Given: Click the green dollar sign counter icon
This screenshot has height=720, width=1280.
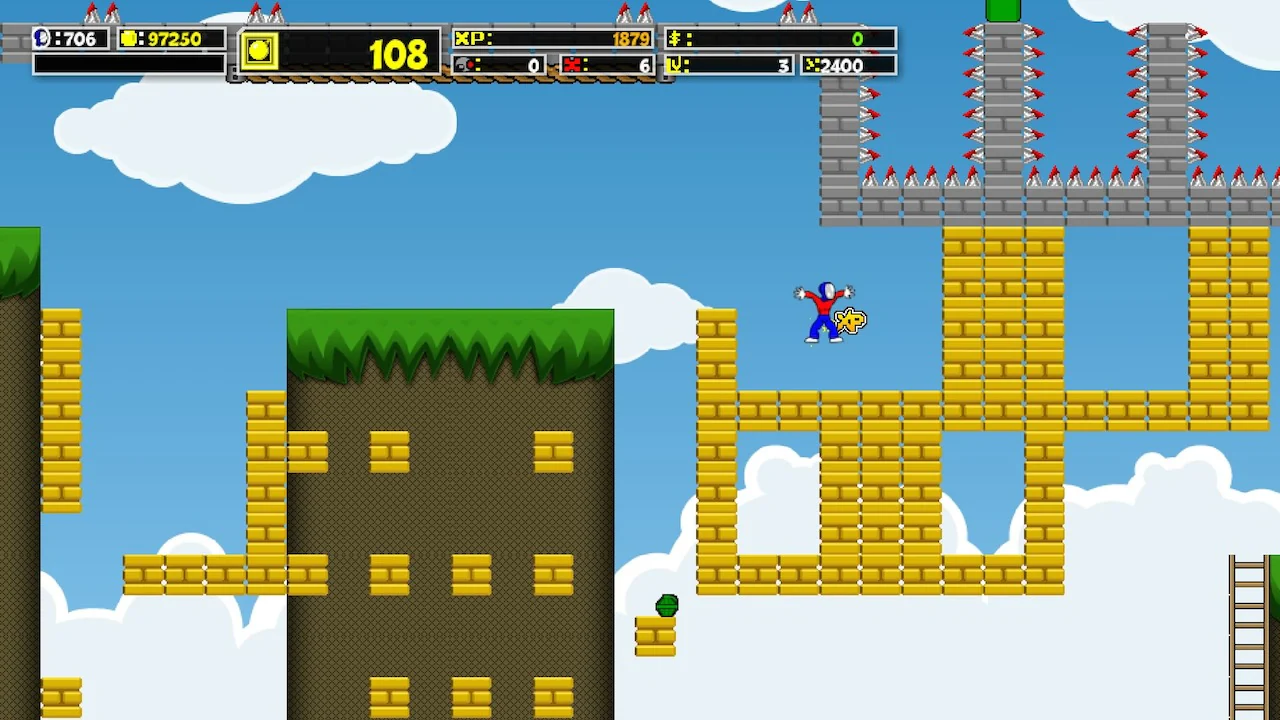Looking at the screenshot, I should point(677,39).
